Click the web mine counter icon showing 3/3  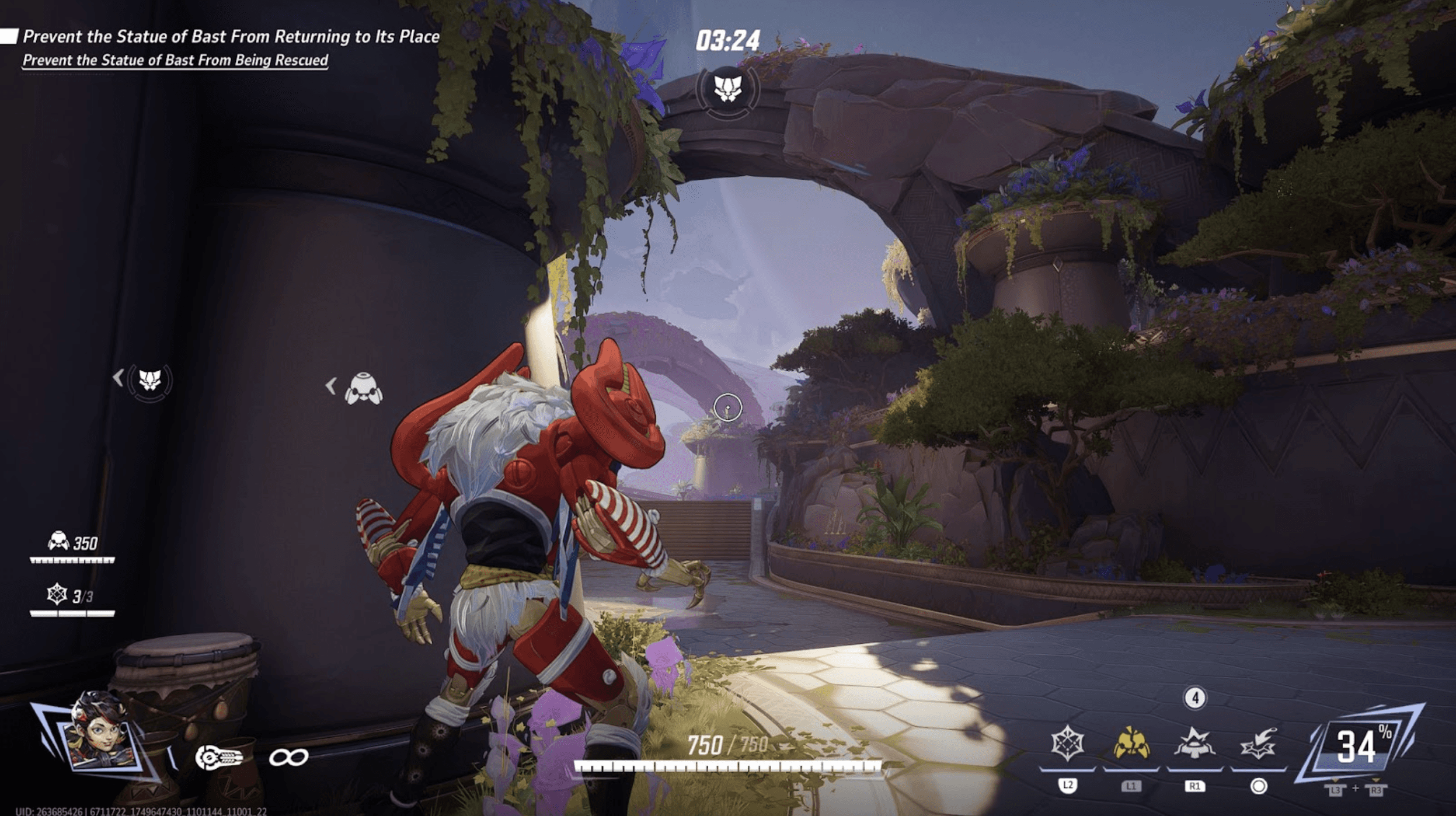(57, 595)
